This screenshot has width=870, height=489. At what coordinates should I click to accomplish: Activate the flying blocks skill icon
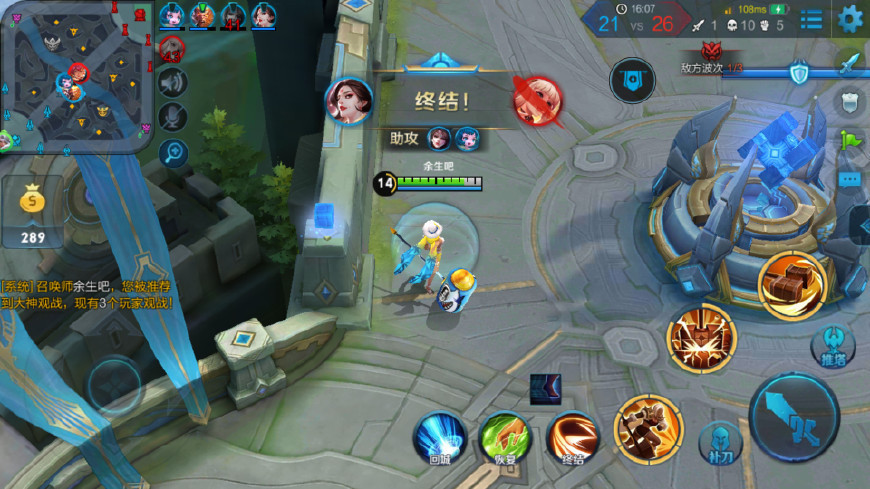point(791,285)
